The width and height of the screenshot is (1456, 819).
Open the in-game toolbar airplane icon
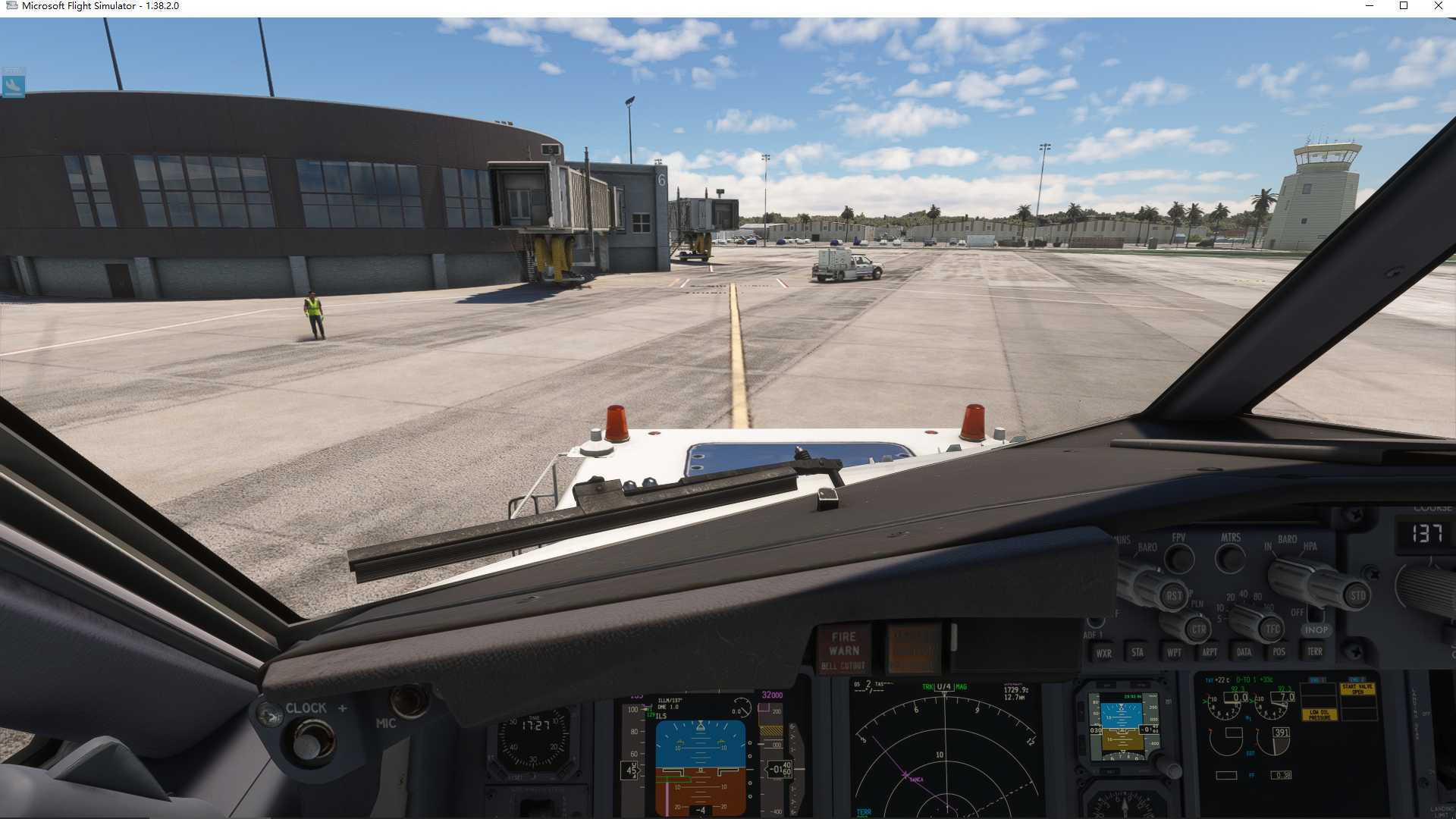point(15,85)
